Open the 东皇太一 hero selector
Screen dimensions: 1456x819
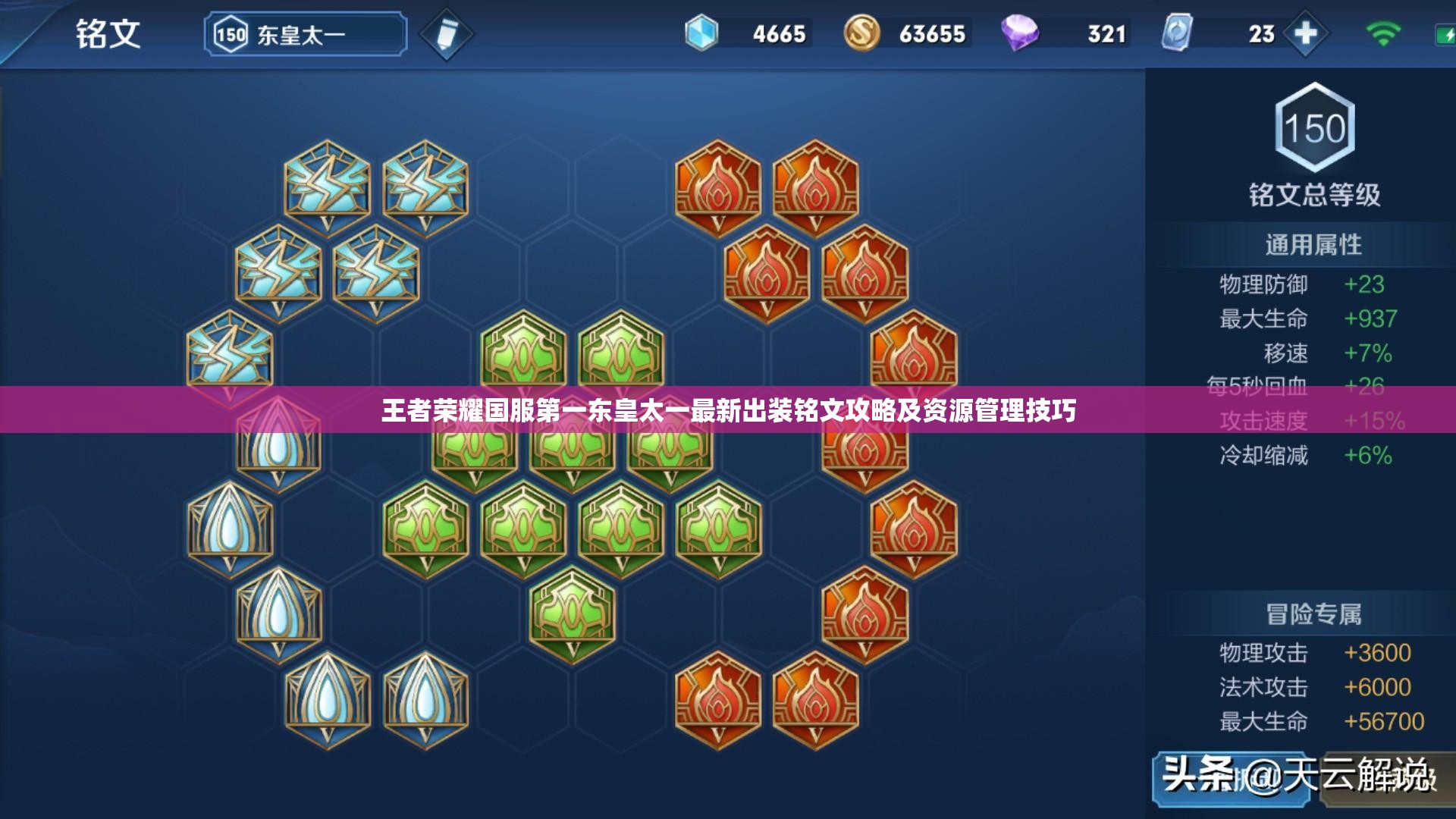point(303,33)
